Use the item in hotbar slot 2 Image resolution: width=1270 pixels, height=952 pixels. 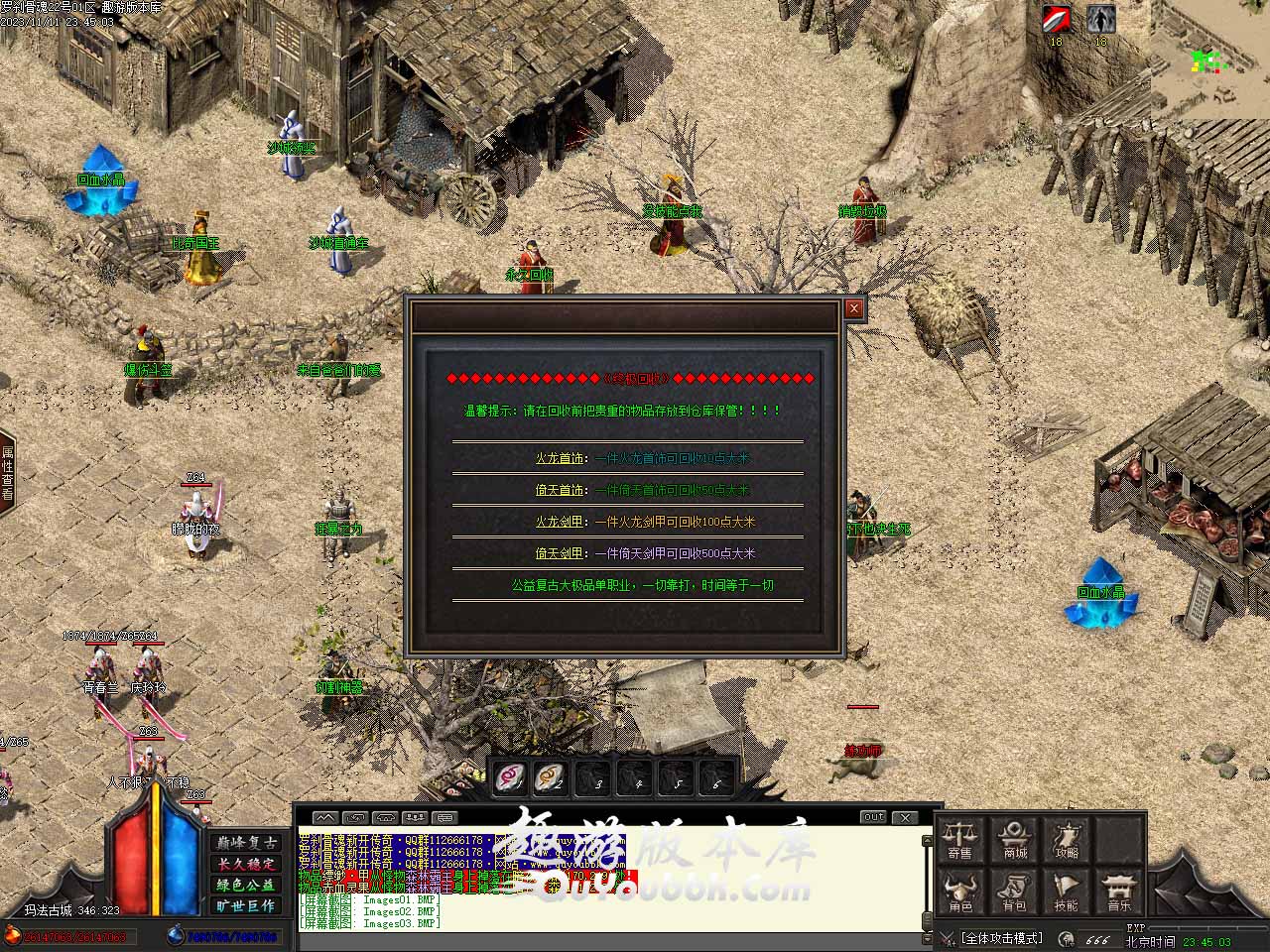pos(551,778)
